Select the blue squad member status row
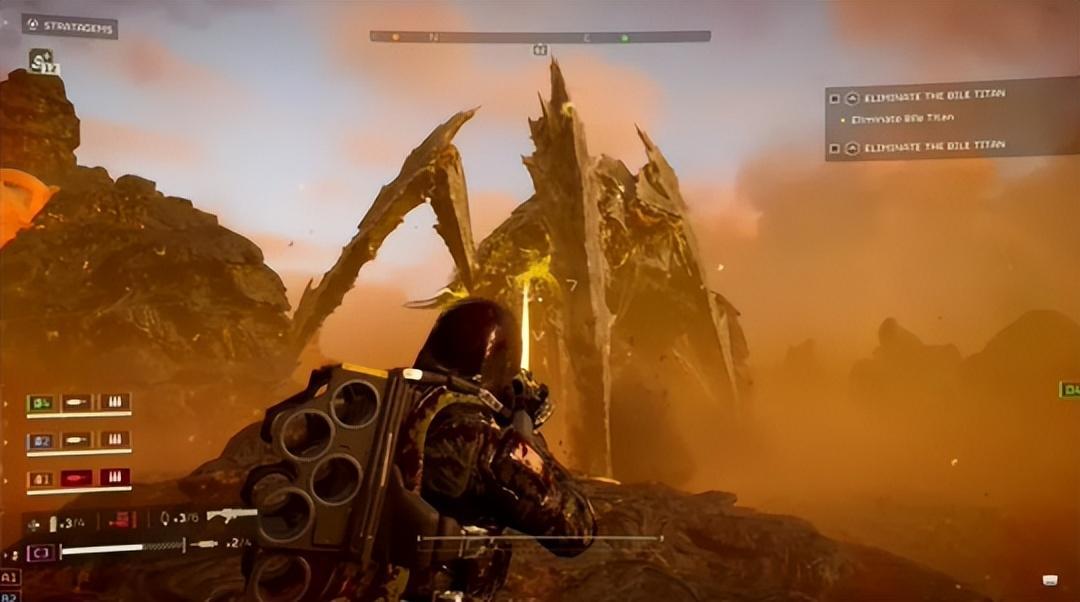The width and height of the screenshot is (1080, 602). point(79,440)
